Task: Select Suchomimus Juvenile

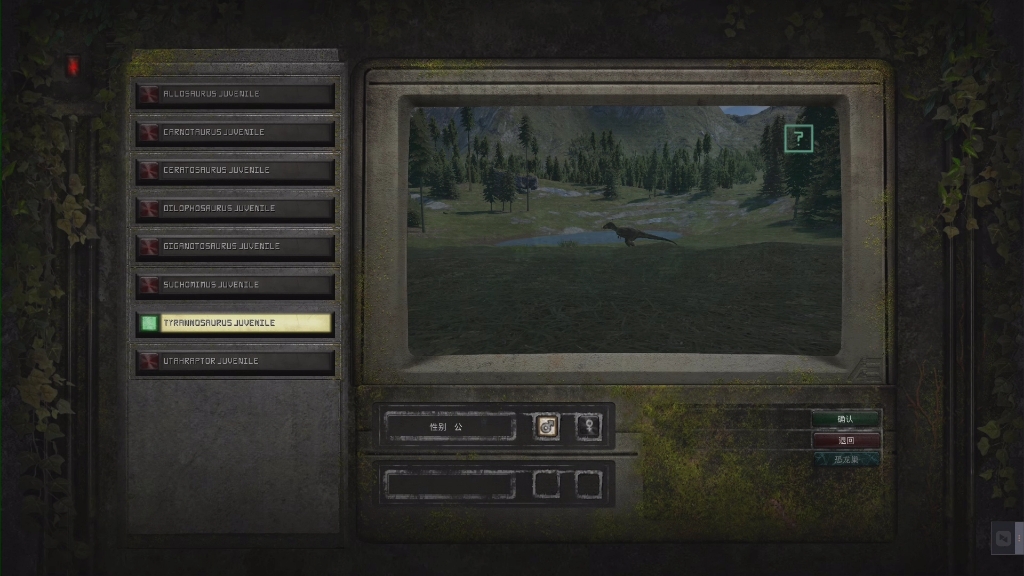Action: (236, 285)
